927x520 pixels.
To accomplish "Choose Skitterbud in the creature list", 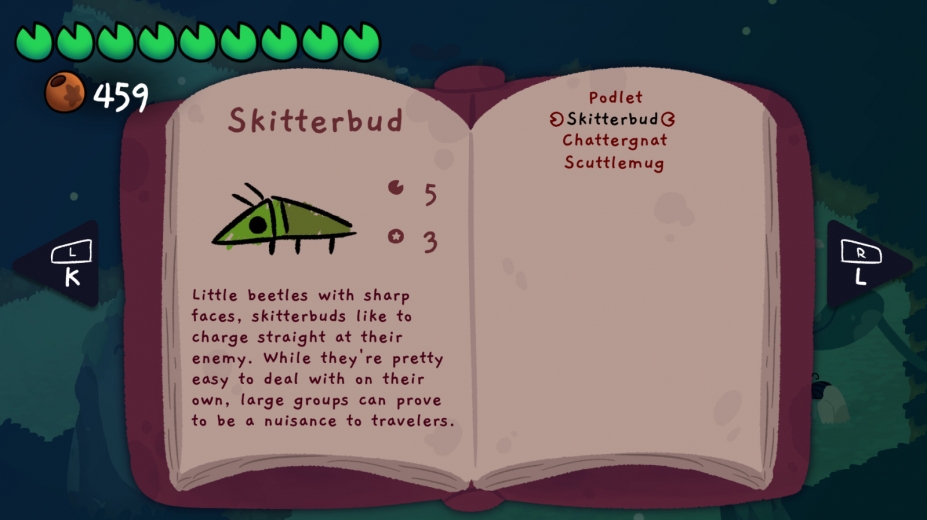I will [x=613, y=119].
